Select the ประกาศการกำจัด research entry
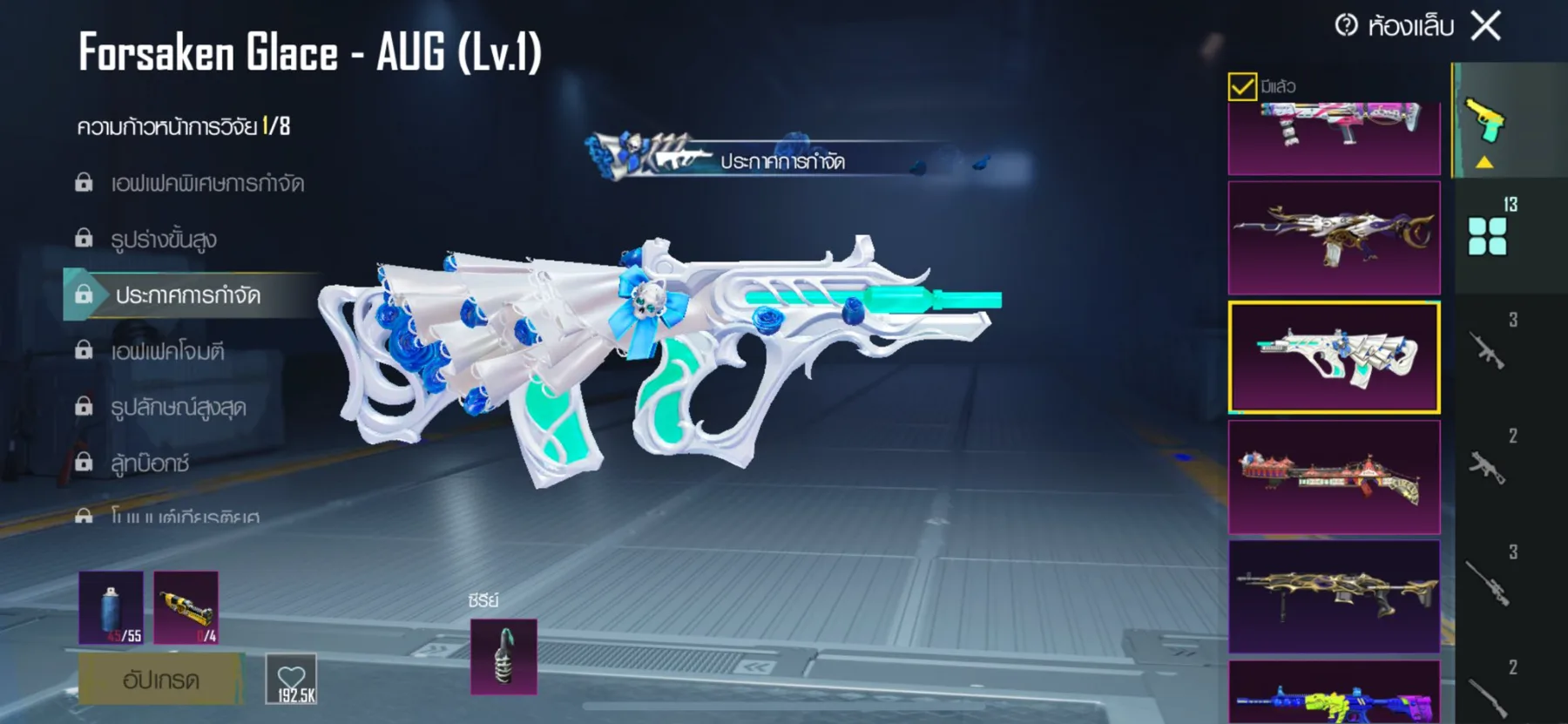The image size is (1568, 724). coord(187,295)
